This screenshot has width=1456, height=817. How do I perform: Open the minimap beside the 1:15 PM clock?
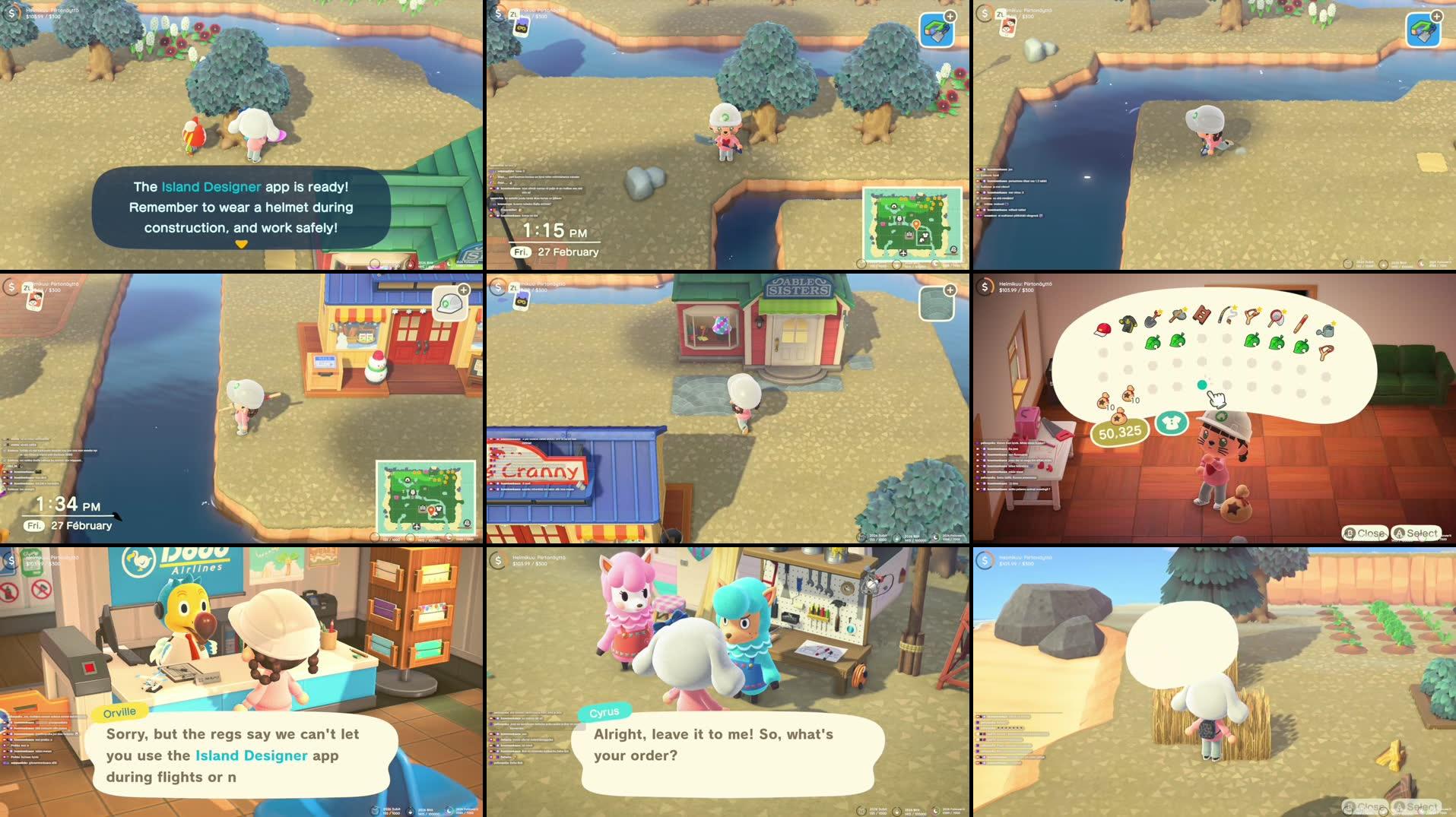coord(912,225)
